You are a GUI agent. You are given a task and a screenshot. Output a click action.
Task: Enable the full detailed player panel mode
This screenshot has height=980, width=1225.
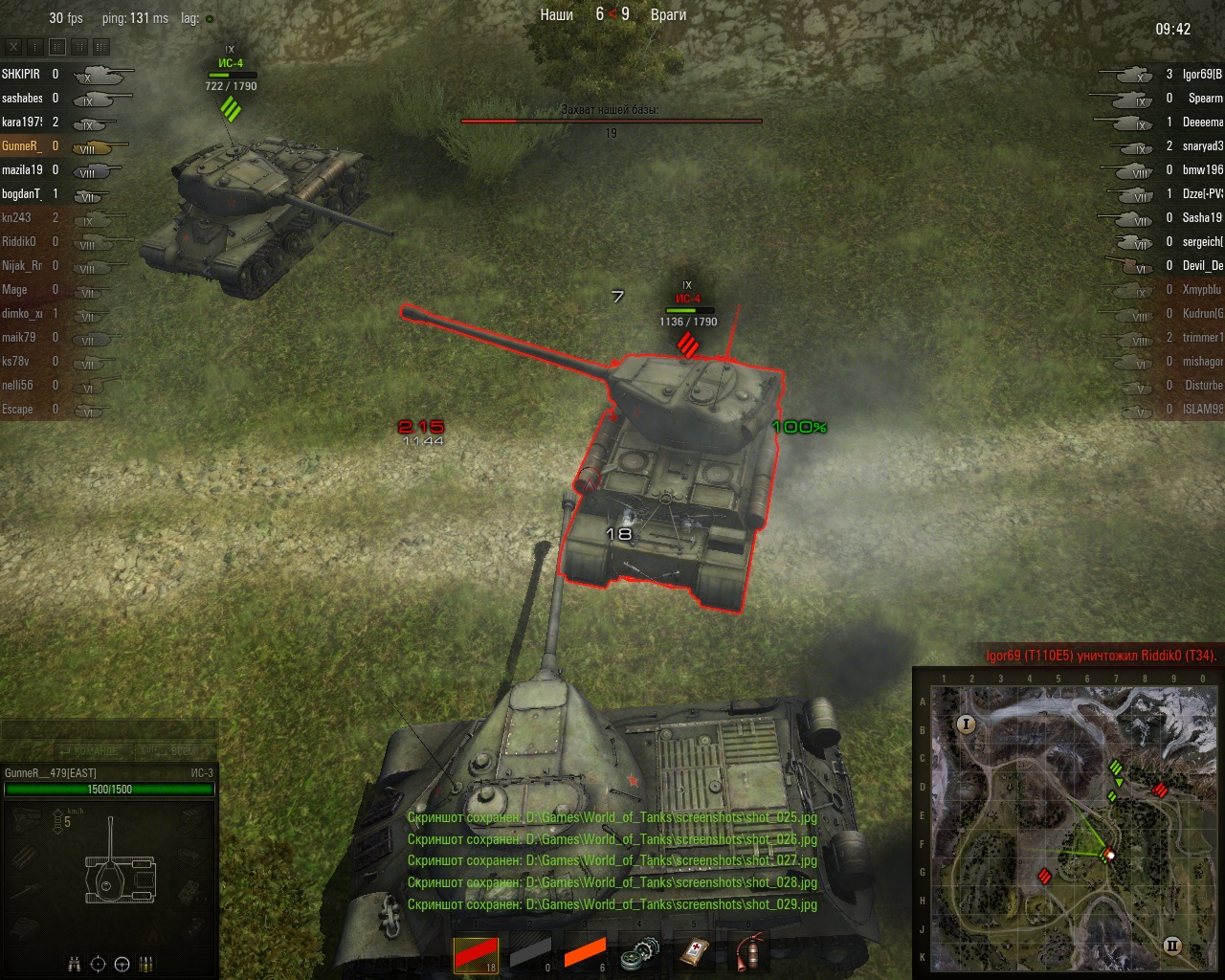(100, 46)
